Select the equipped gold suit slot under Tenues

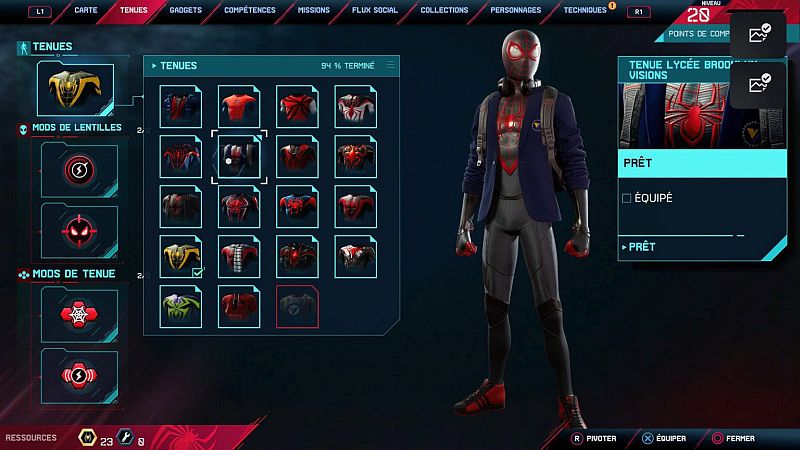point(76,90)
